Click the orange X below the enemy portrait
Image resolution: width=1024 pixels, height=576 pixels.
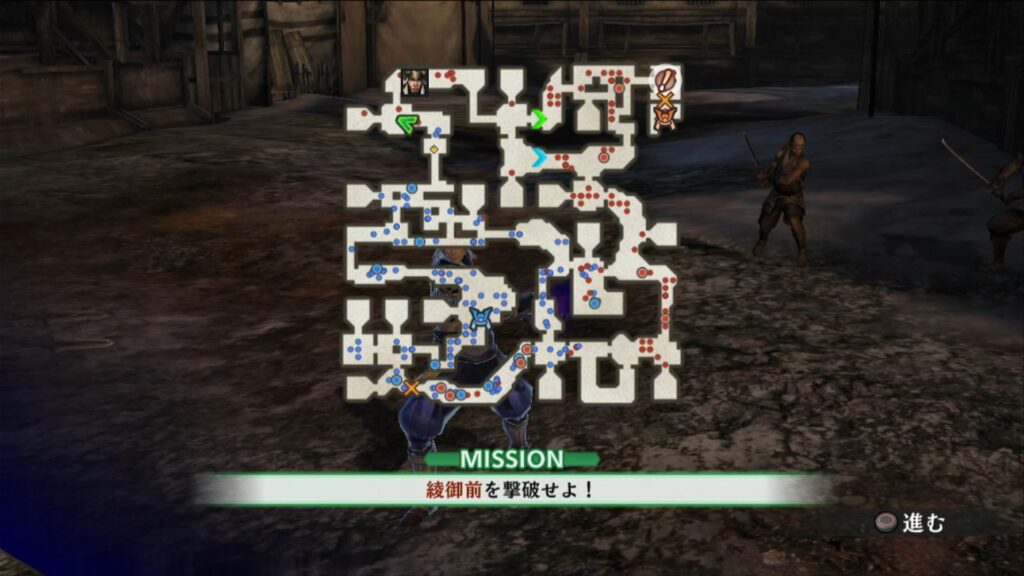[x=663, y=100]
